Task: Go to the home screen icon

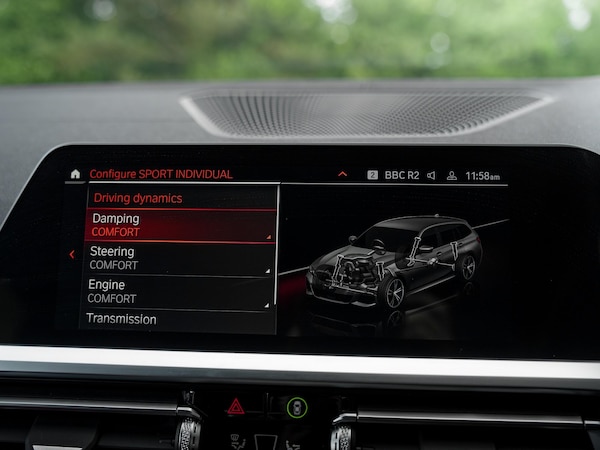Action: tap(75, 174)
